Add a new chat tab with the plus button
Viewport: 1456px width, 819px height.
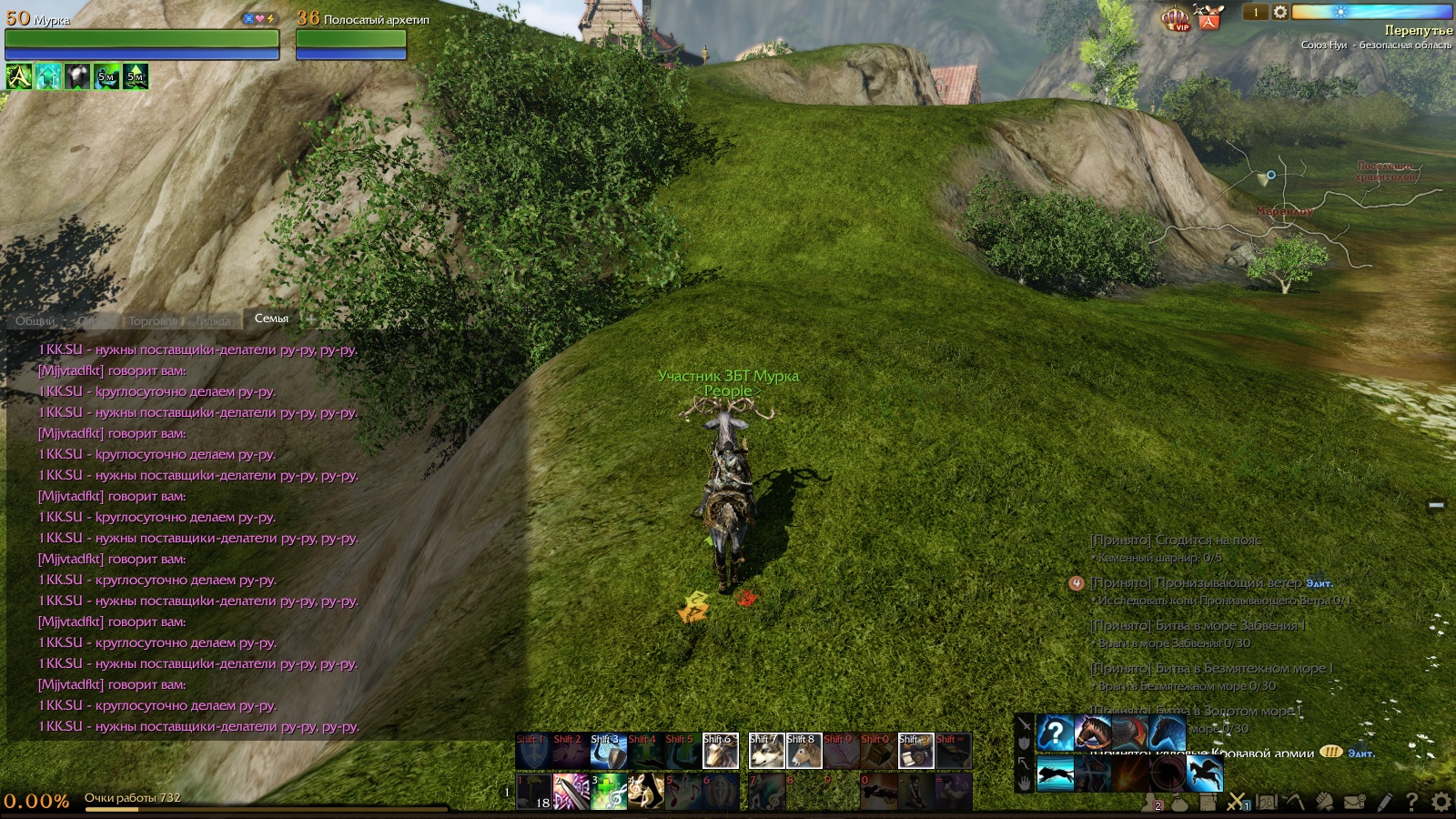click(310, 319)
